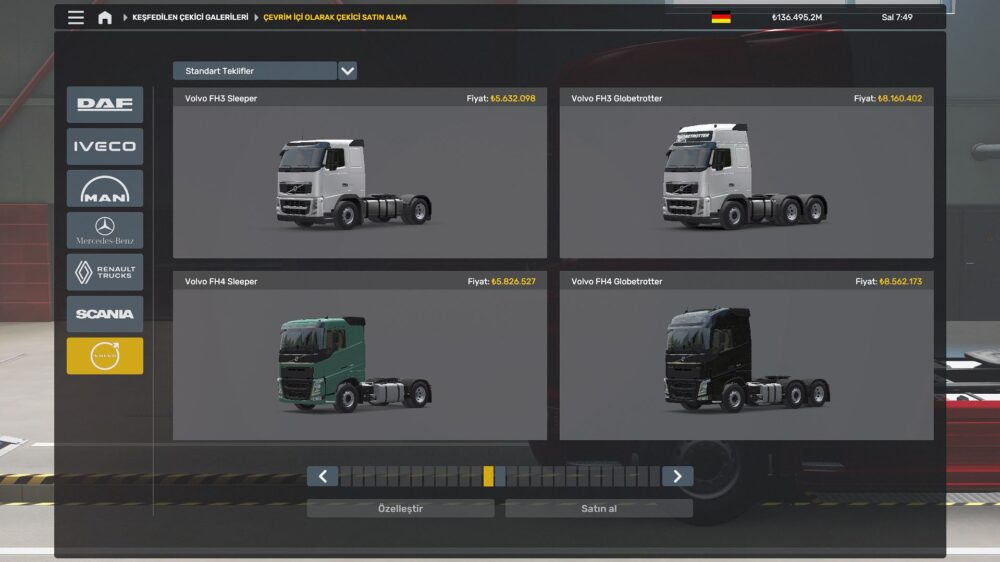1000x562 pixels.
Task: Expand the Standart Teklifler dropdown
Action: tap(347, 71)
